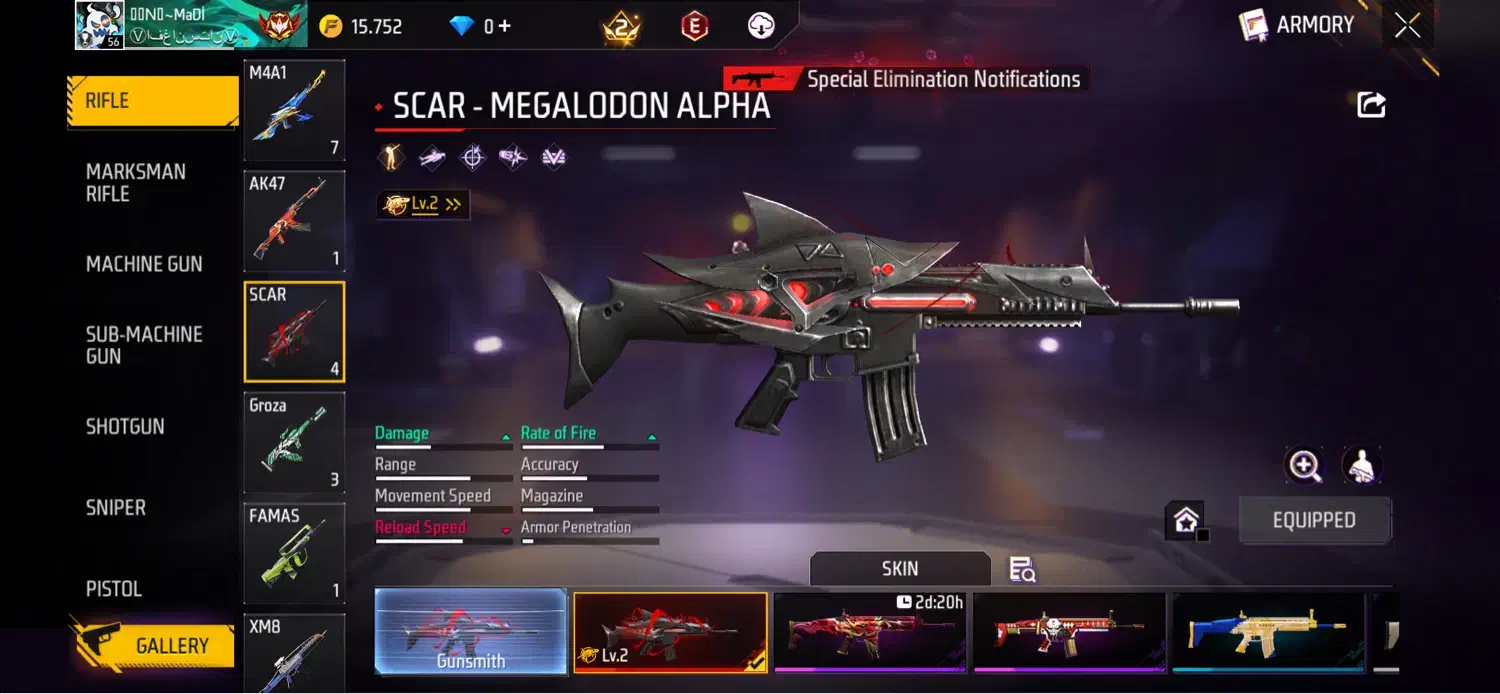Zoom in with the magnifier icon
The image size is (1500, 694).
1305,465
